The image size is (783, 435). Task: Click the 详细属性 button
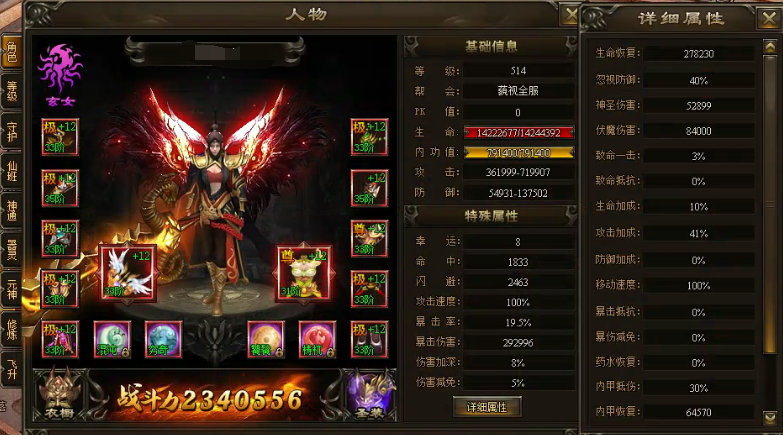pos(487,407)
